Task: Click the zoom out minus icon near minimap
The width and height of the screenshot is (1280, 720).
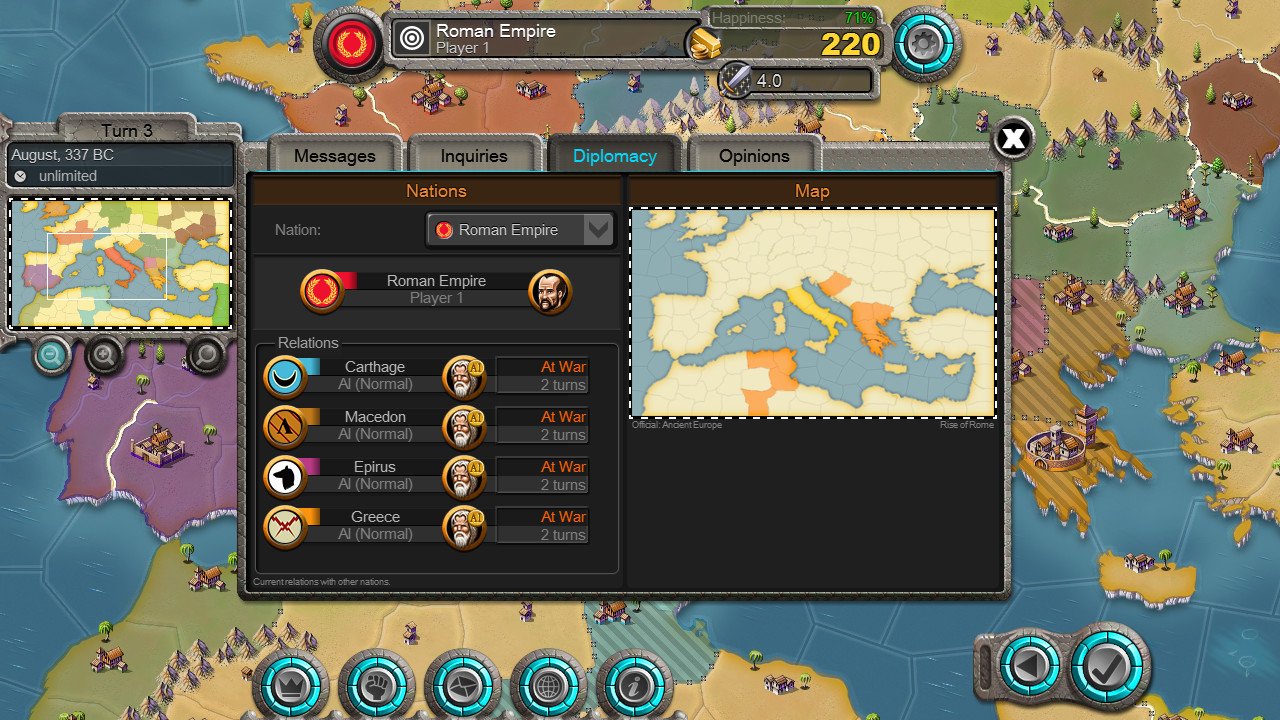Action: 52,357
